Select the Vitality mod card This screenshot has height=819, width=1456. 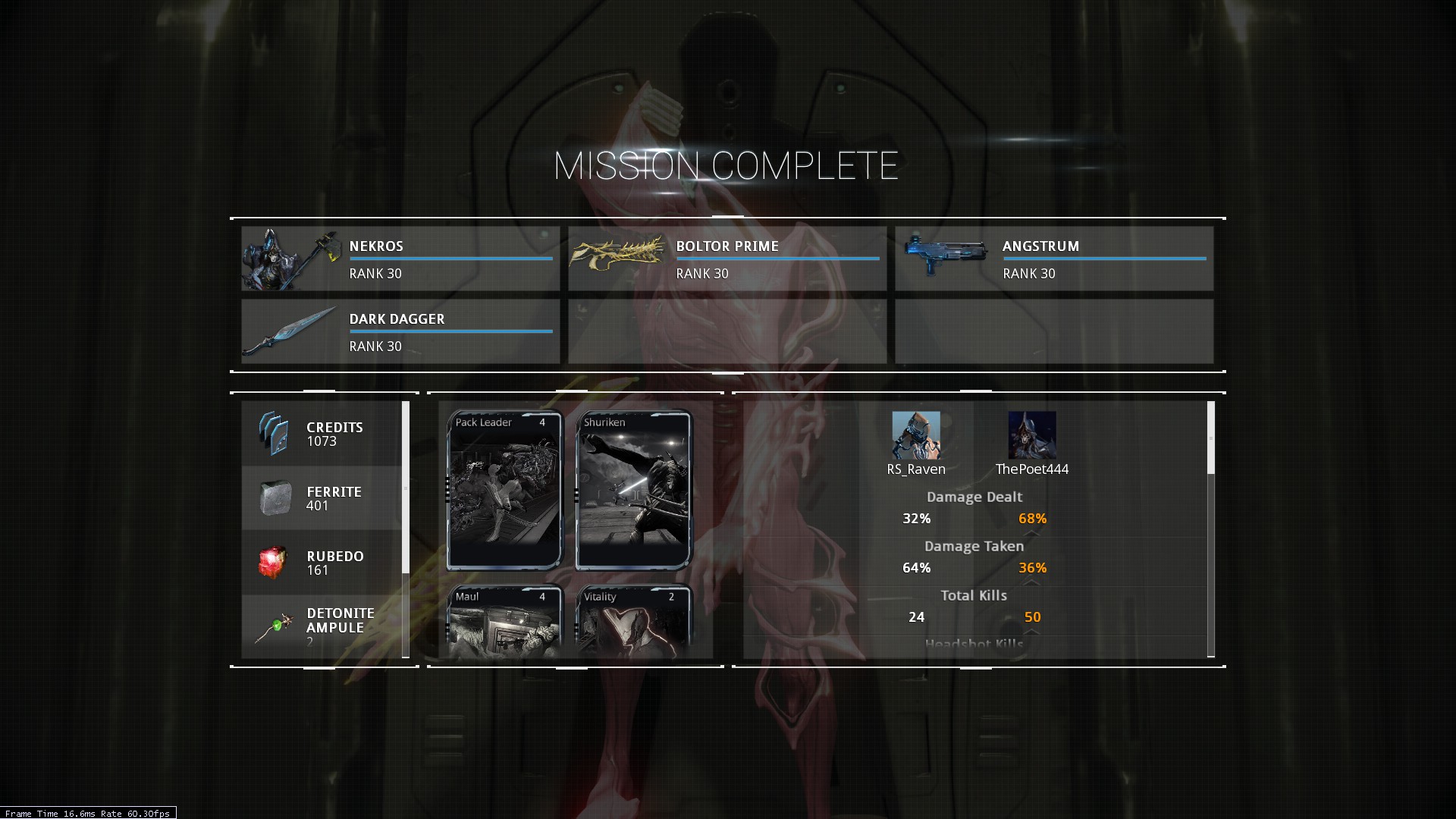[634, 620]
